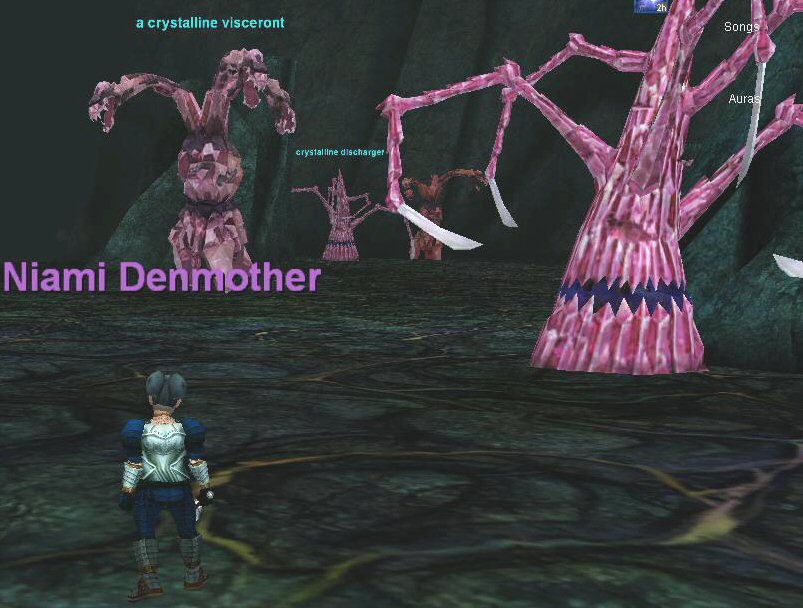This screenshot has height=608, width=803.
Task: Click the blue buff icon showing 2h
Action: coord(651,6)
